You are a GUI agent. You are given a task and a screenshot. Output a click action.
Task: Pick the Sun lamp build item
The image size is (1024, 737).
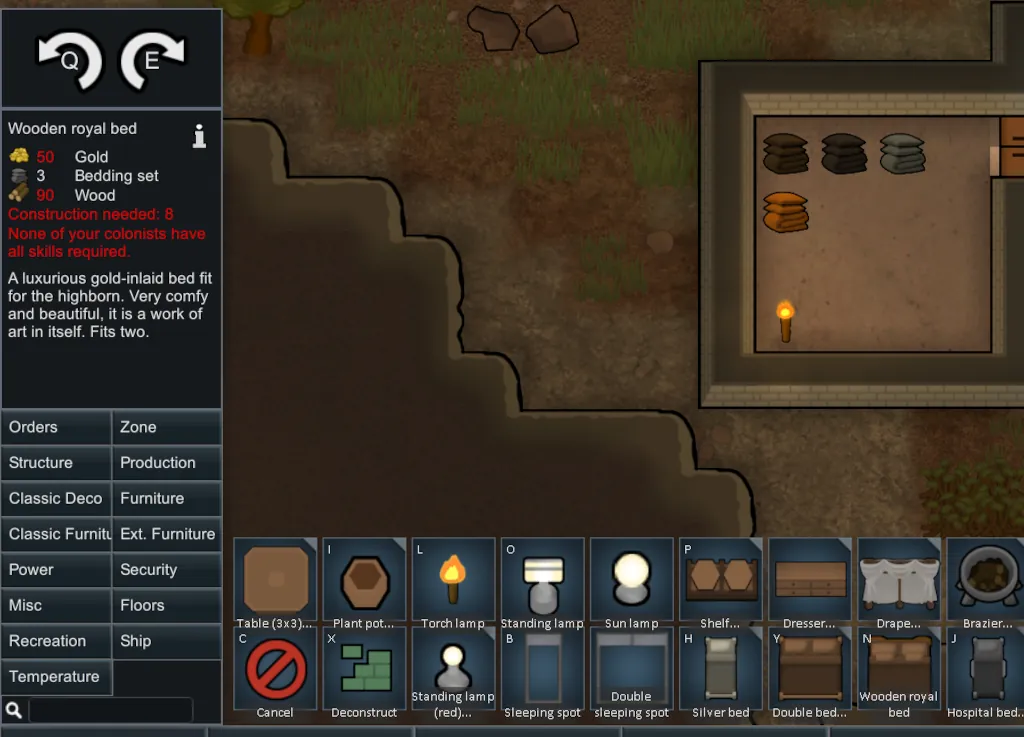(x=631, y=580)
